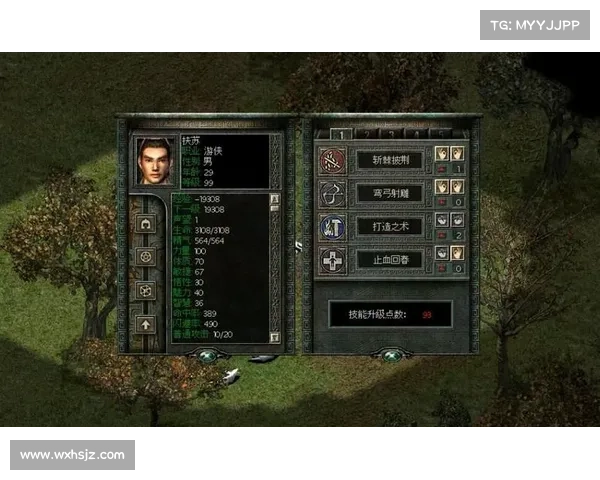
Task: Click the cube-shaped side button
Action: (x=143, y=290)
